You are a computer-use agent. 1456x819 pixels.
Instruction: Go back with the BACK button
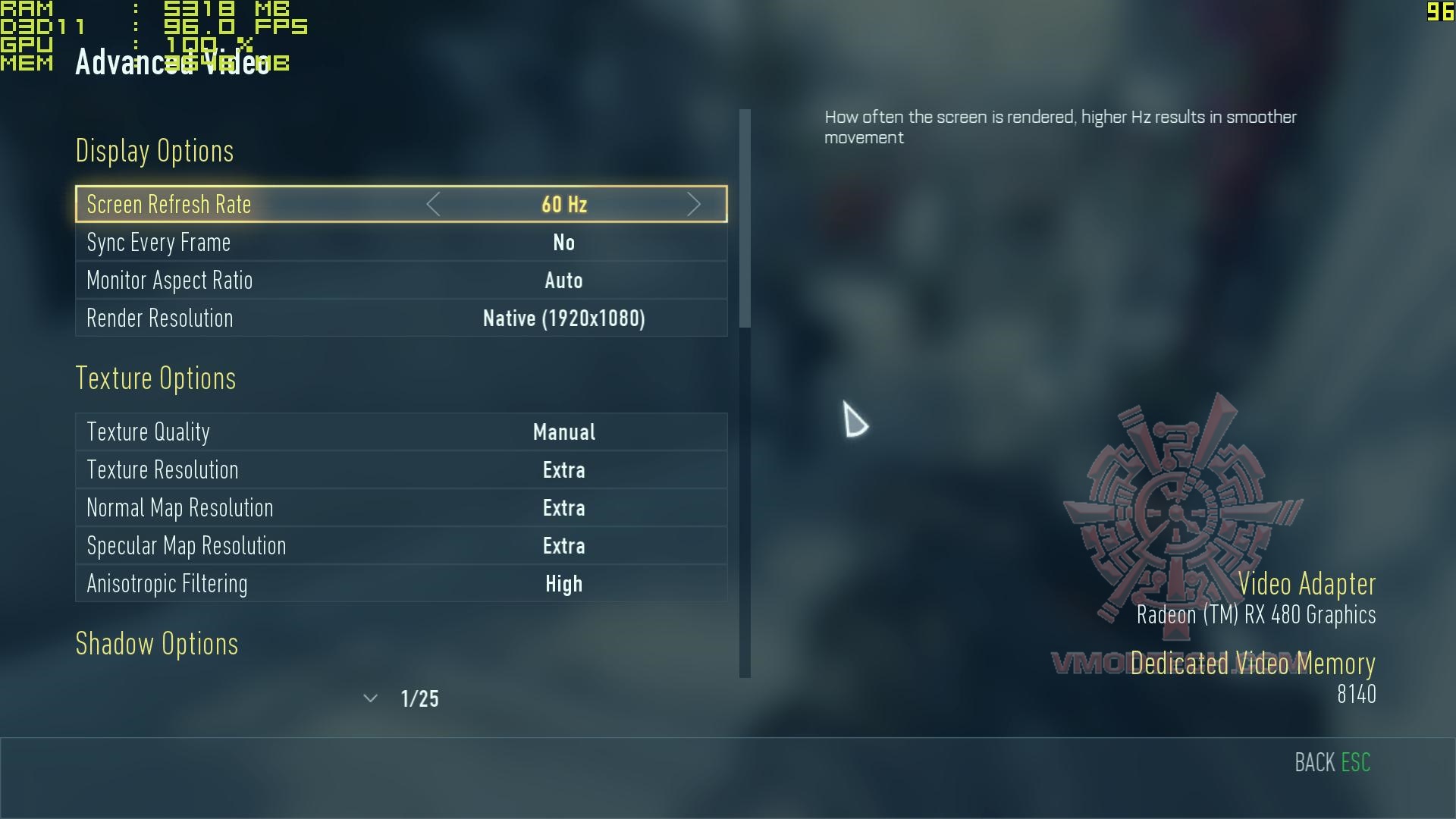[1332, 762]
